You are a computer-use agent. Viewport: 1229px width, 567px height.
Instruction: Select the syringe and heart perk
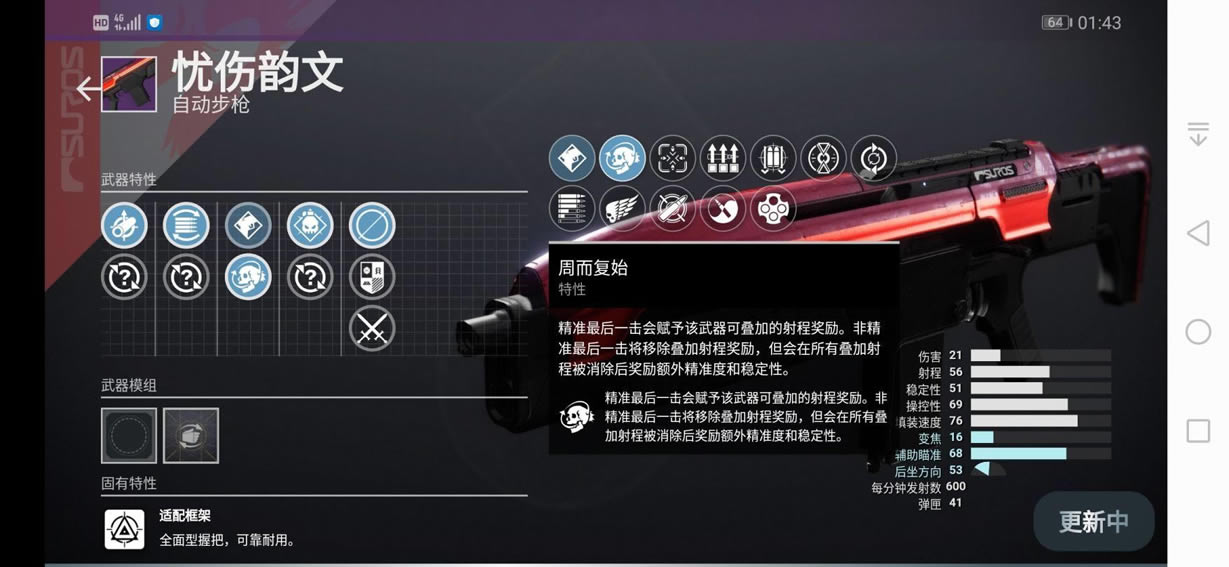pyautogui.click(x=723, y=208)
